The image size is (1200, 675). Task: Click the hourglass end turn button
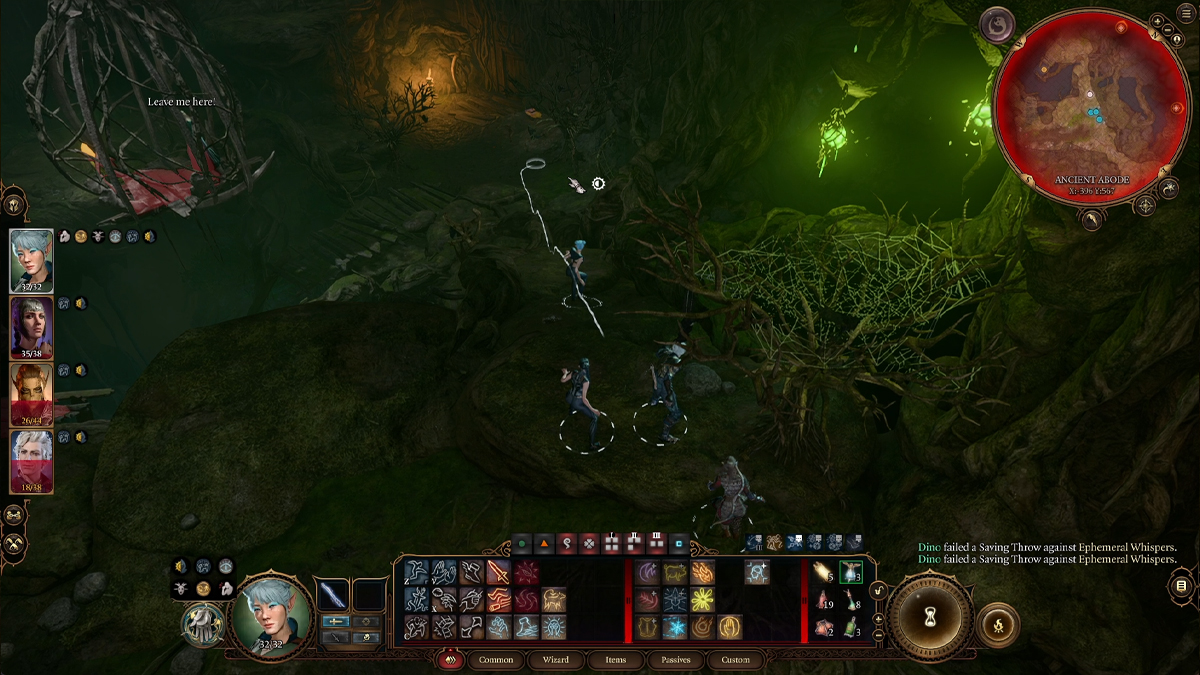coord(931,620)
